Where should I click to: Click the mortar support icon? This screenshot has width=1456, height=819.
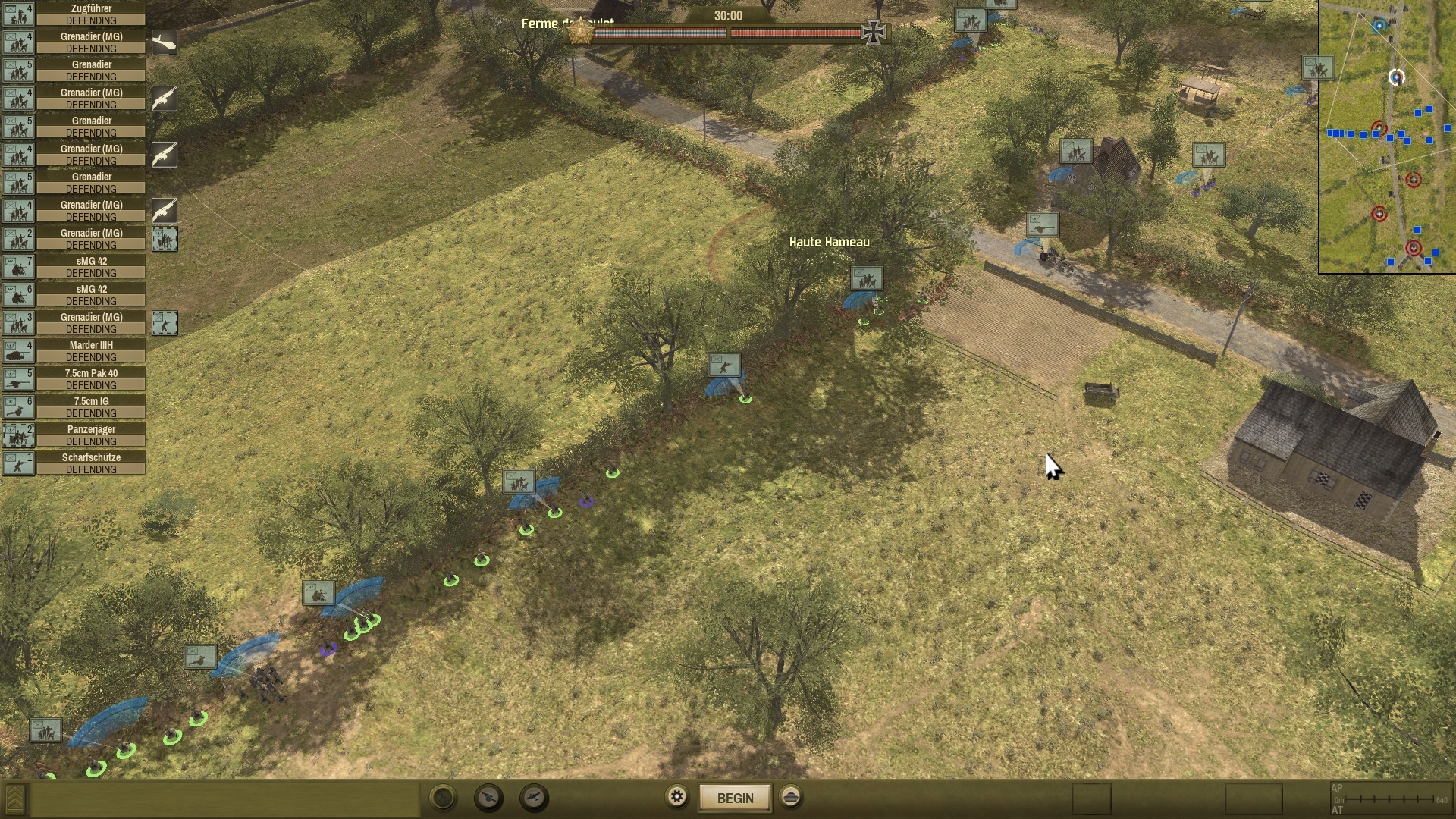click(x=444, y=798)
